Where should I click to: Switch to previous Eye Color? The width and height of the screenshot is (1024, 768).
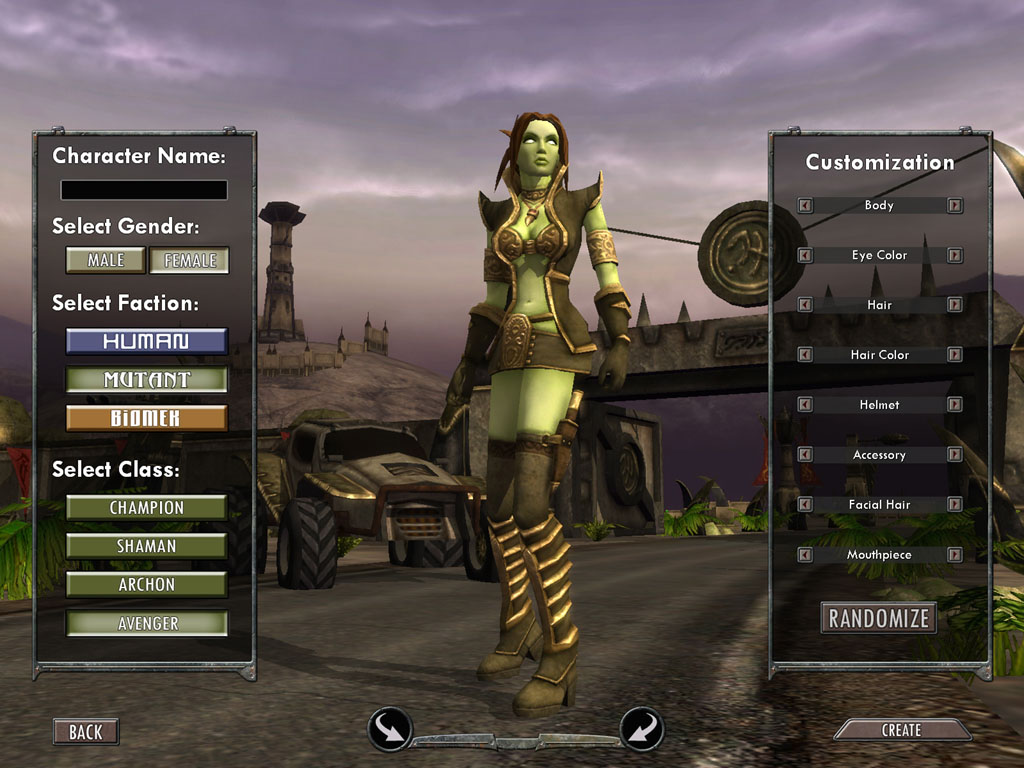point(805,255)
